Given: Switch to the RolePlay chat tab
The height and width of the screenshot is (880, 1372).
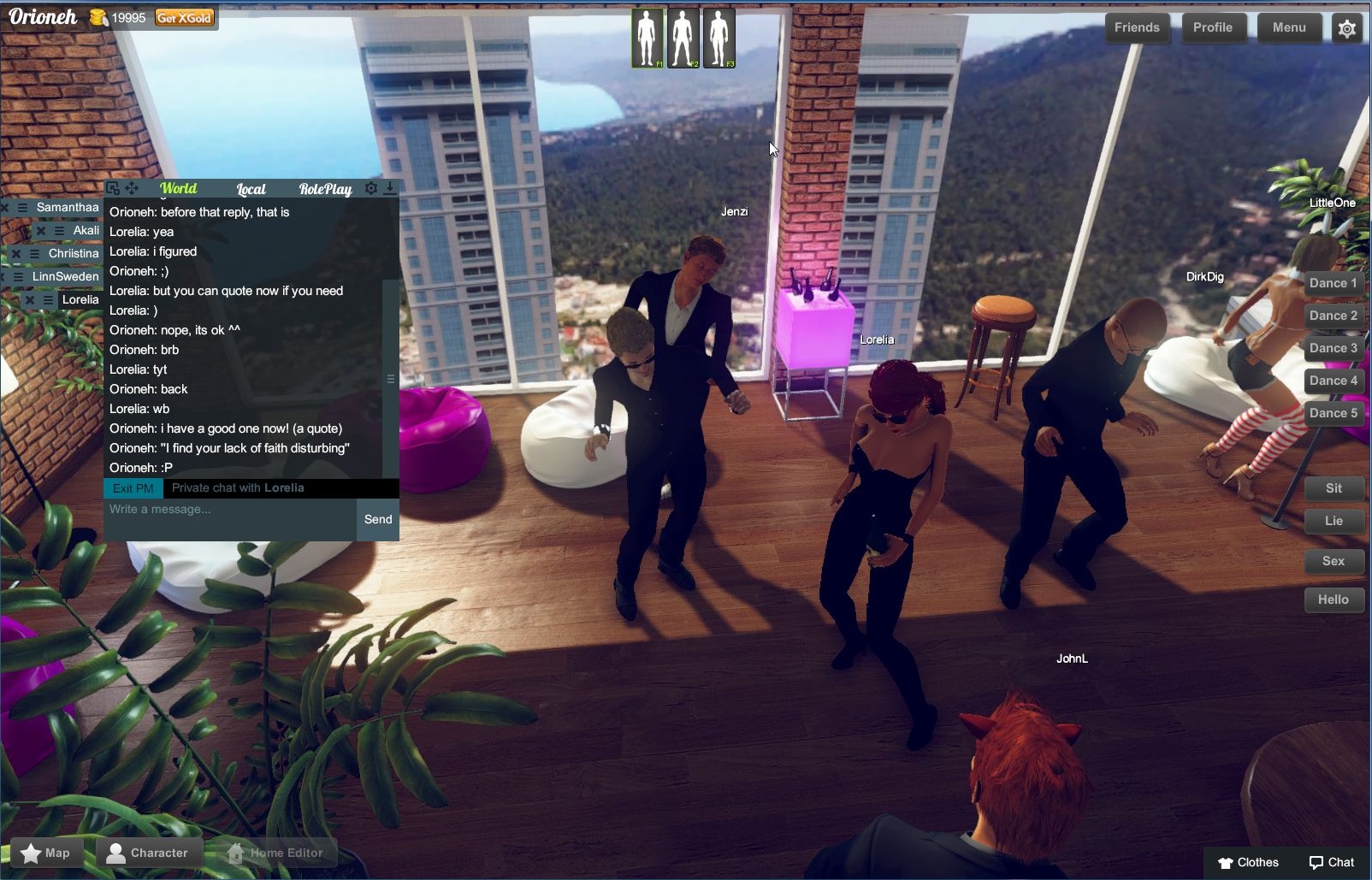Looking at the screenshot, I should point(326,189).
